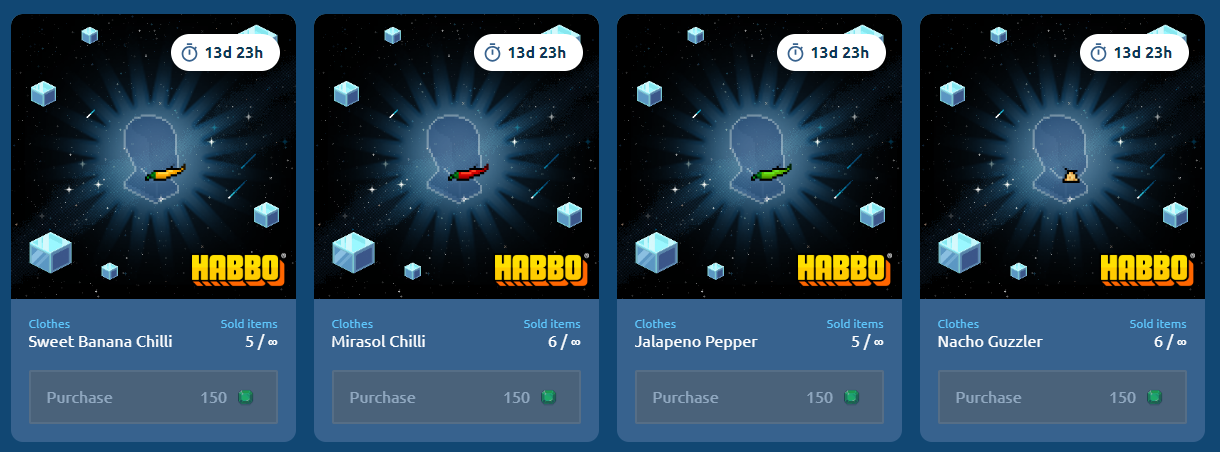Click the Nacho Guzzler item title
The height and width of the screenshot is (452, 1220).
(x=990, y=342)
